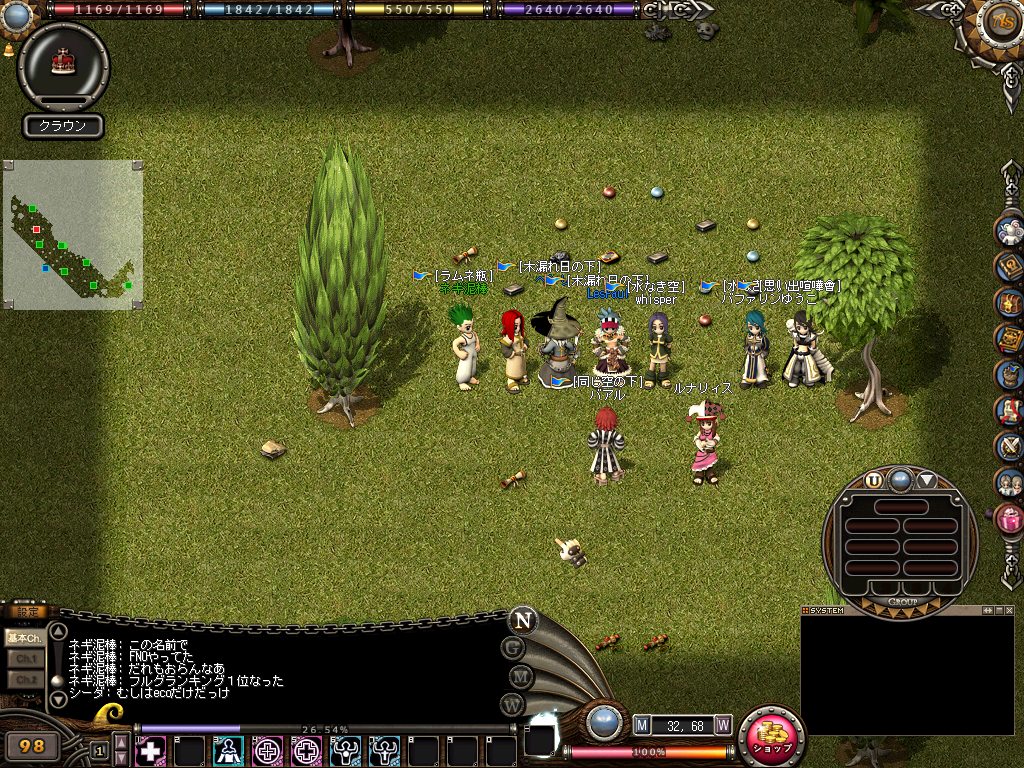Open the crossed swords icon in side menu
The height and width of the screenshot is (768, 1024).
[1010, 447]
